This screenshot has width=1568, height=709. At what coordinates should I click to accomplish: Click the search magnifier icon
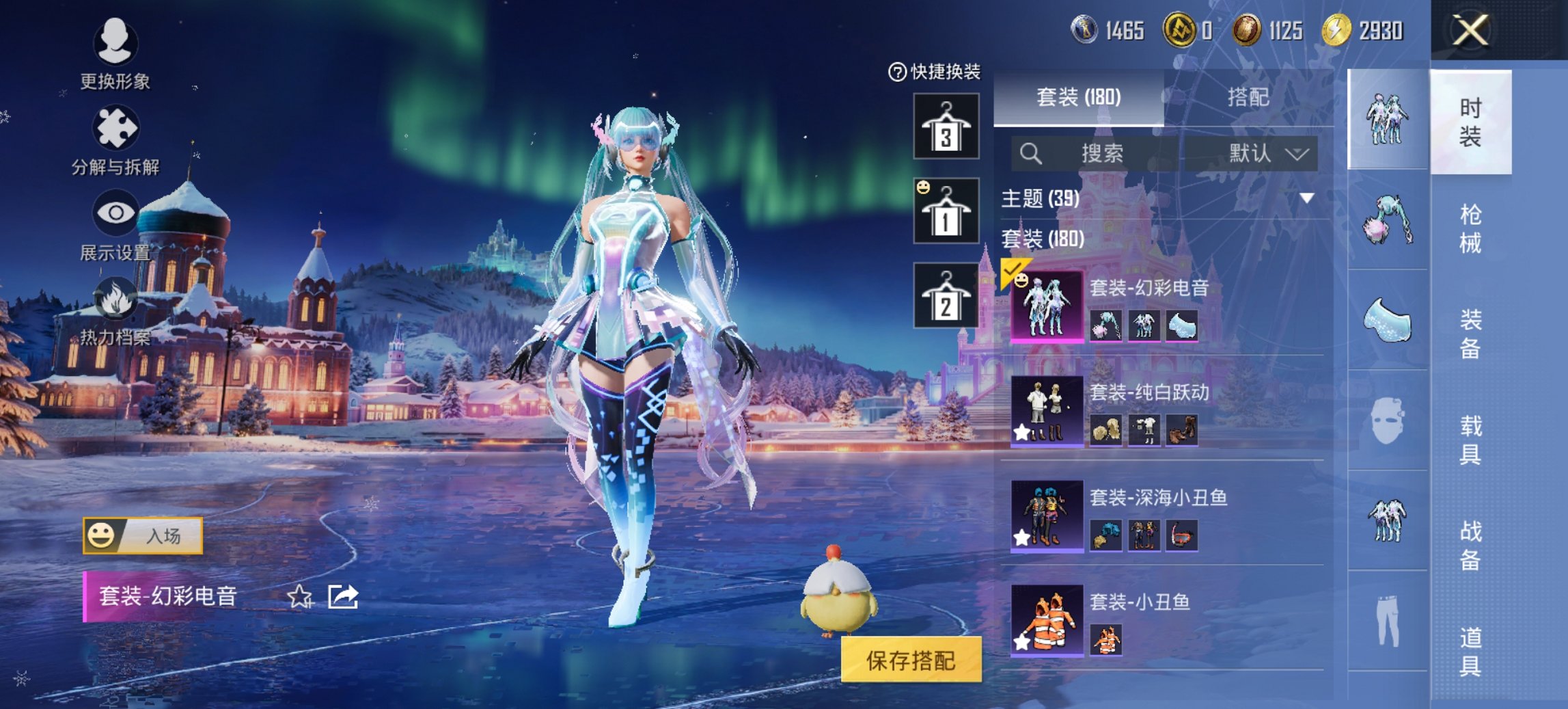[1030, 153]
